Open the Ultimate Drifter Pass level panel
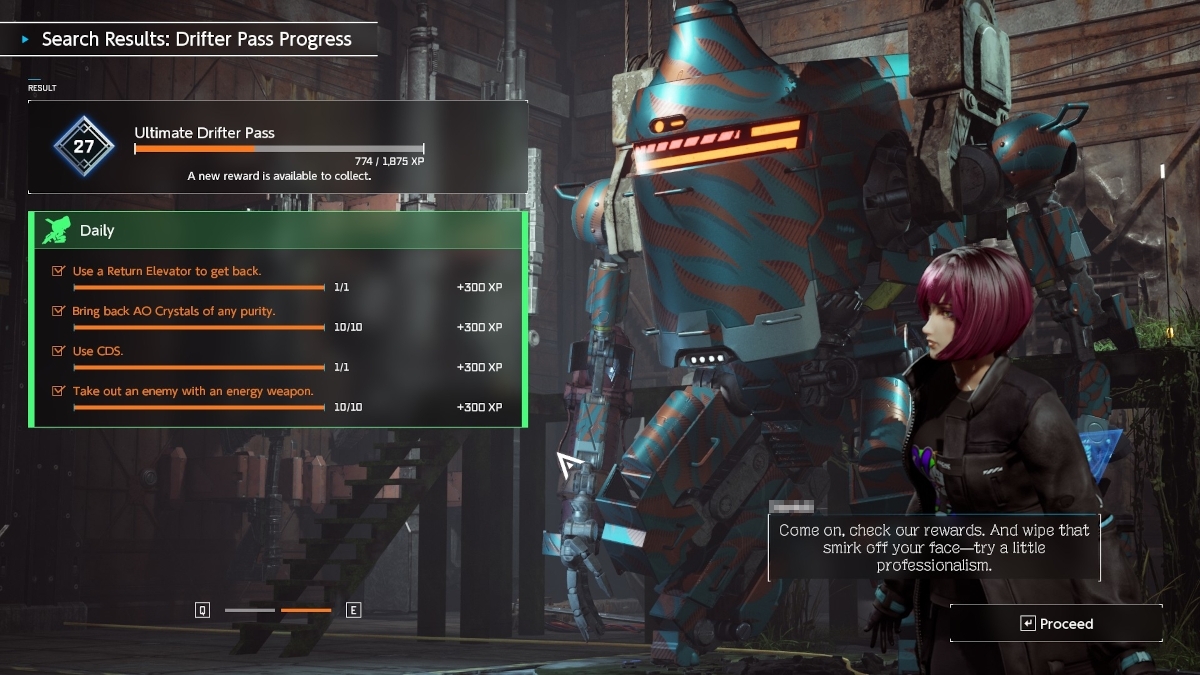Image resolution: width=1200 pixels, height=675 pixels. (x=278, y=146)
